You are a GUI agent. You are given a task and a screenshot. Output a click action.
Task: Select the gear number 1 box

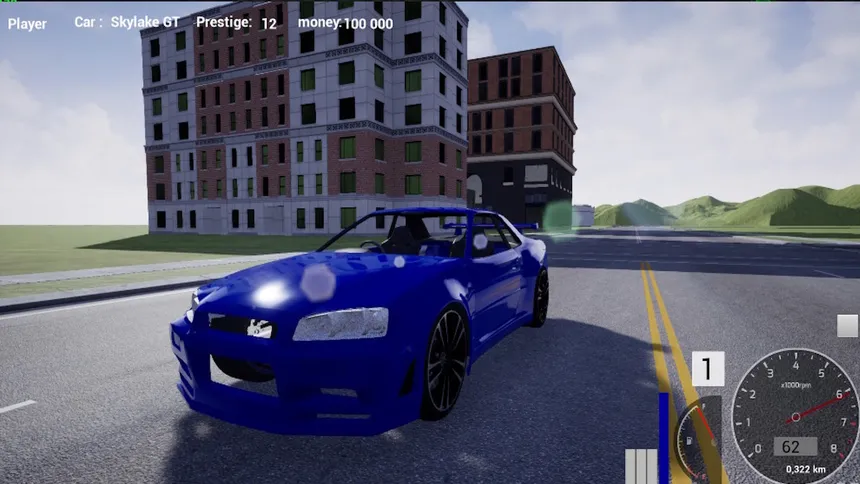(x=708, y=369)
